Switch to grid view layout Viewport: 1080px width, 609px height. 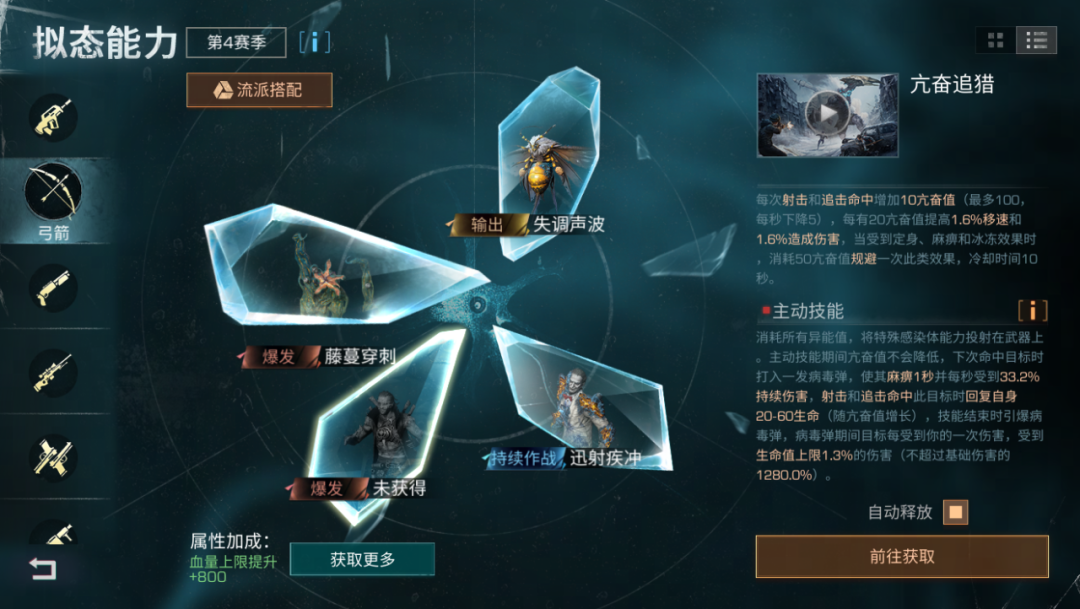pyautogui.click(x=995, y=40)
